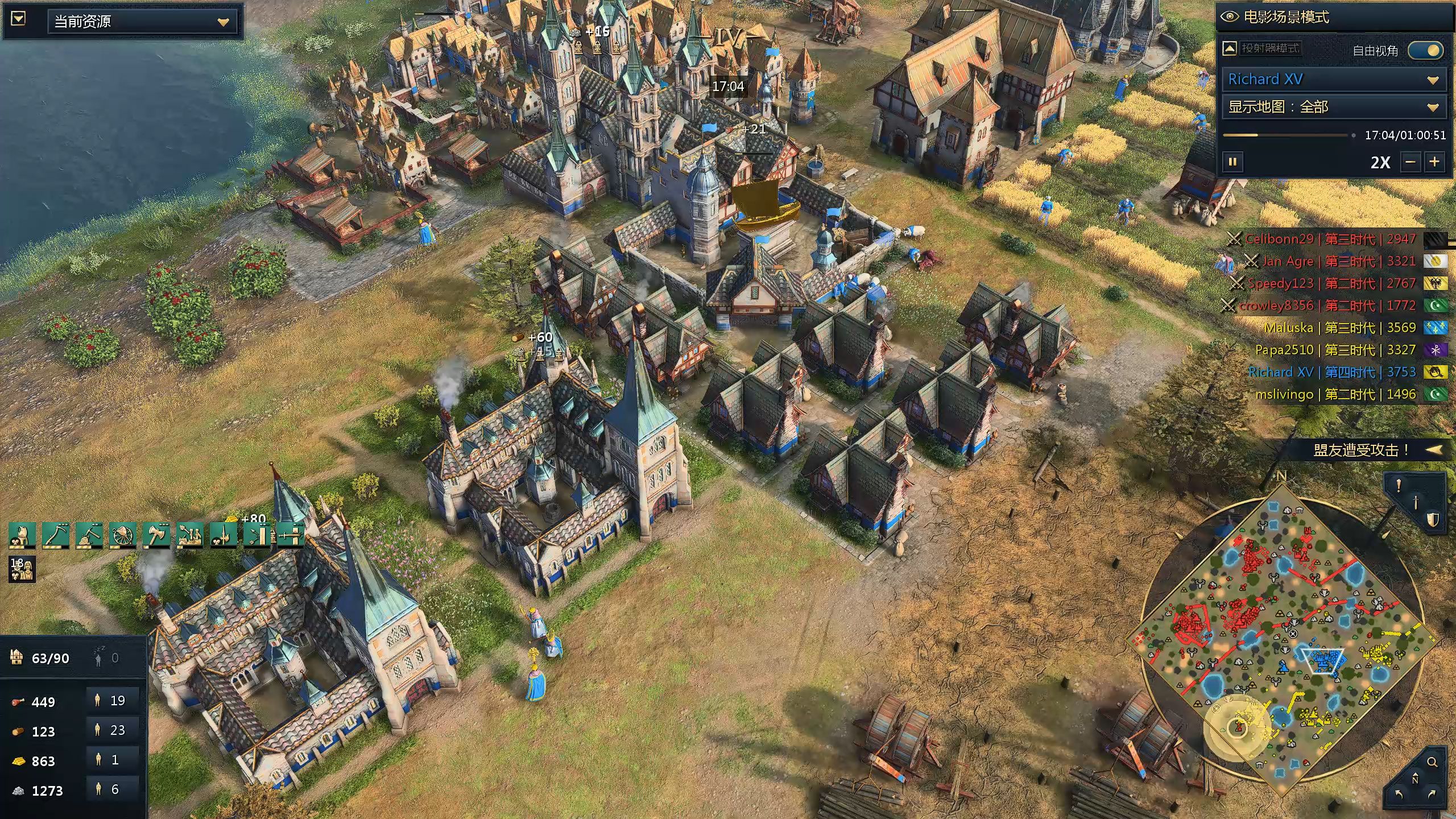Viewport: 1456px width, 819px height.
Task: Collapse the panel with the top-left arrow button
Action: (x=18, y=19)
